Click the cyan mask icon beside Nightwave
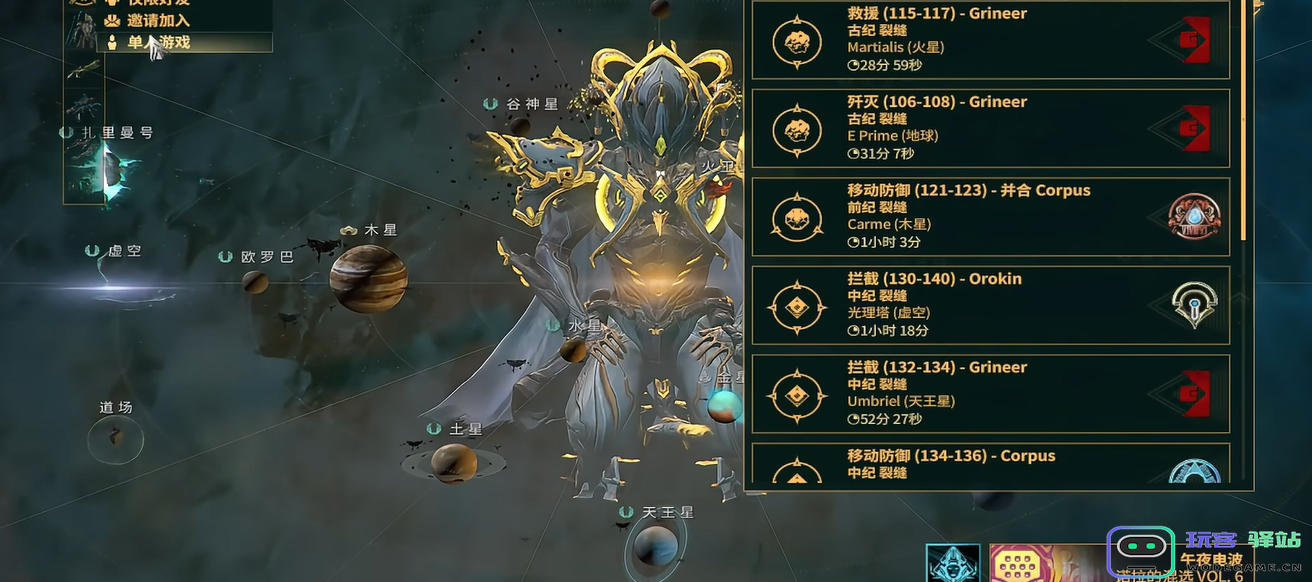1312x582 pixels. pos(952,563)
